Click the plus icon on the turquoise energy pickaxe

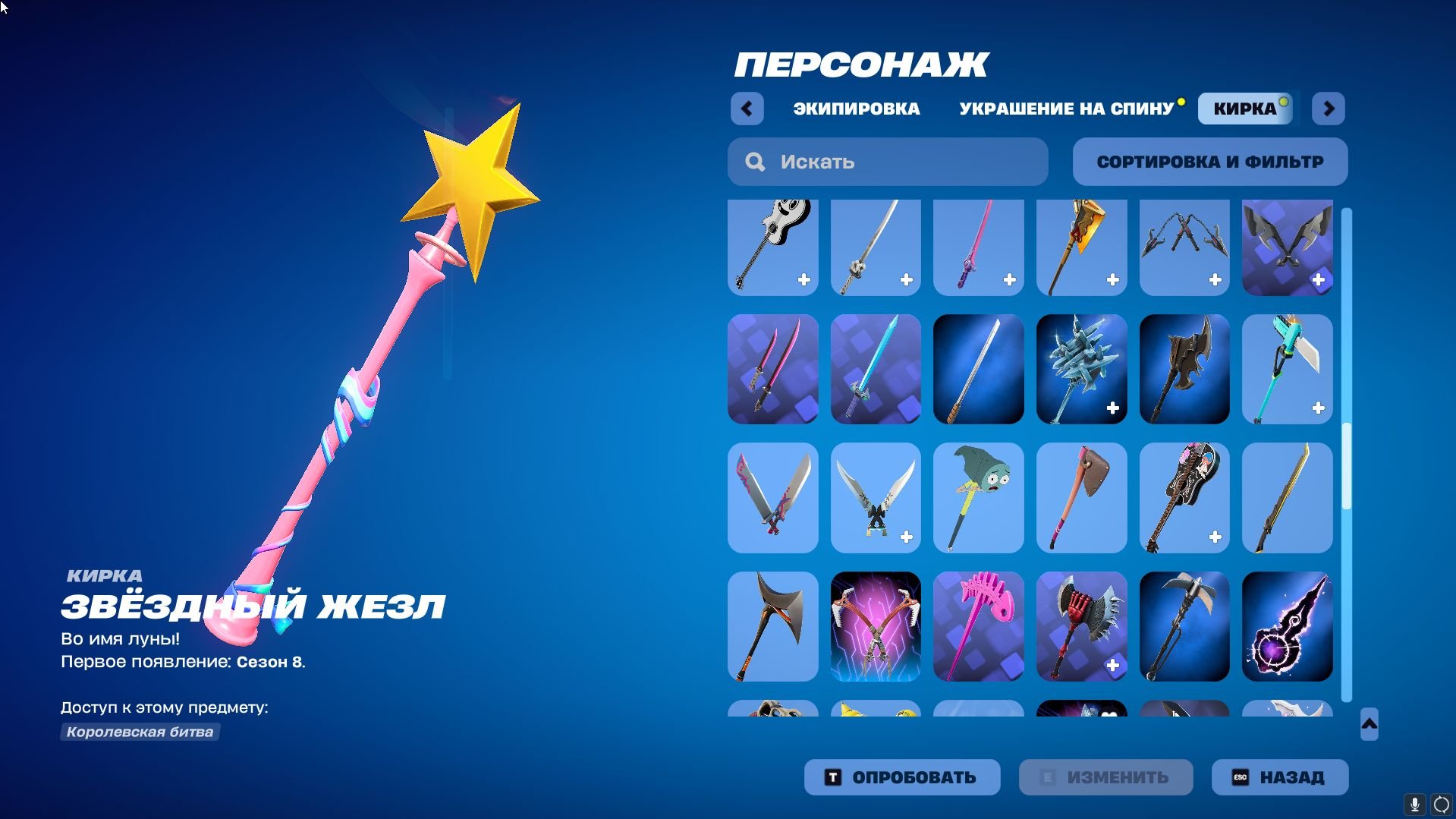click(x=1319, y=408)
